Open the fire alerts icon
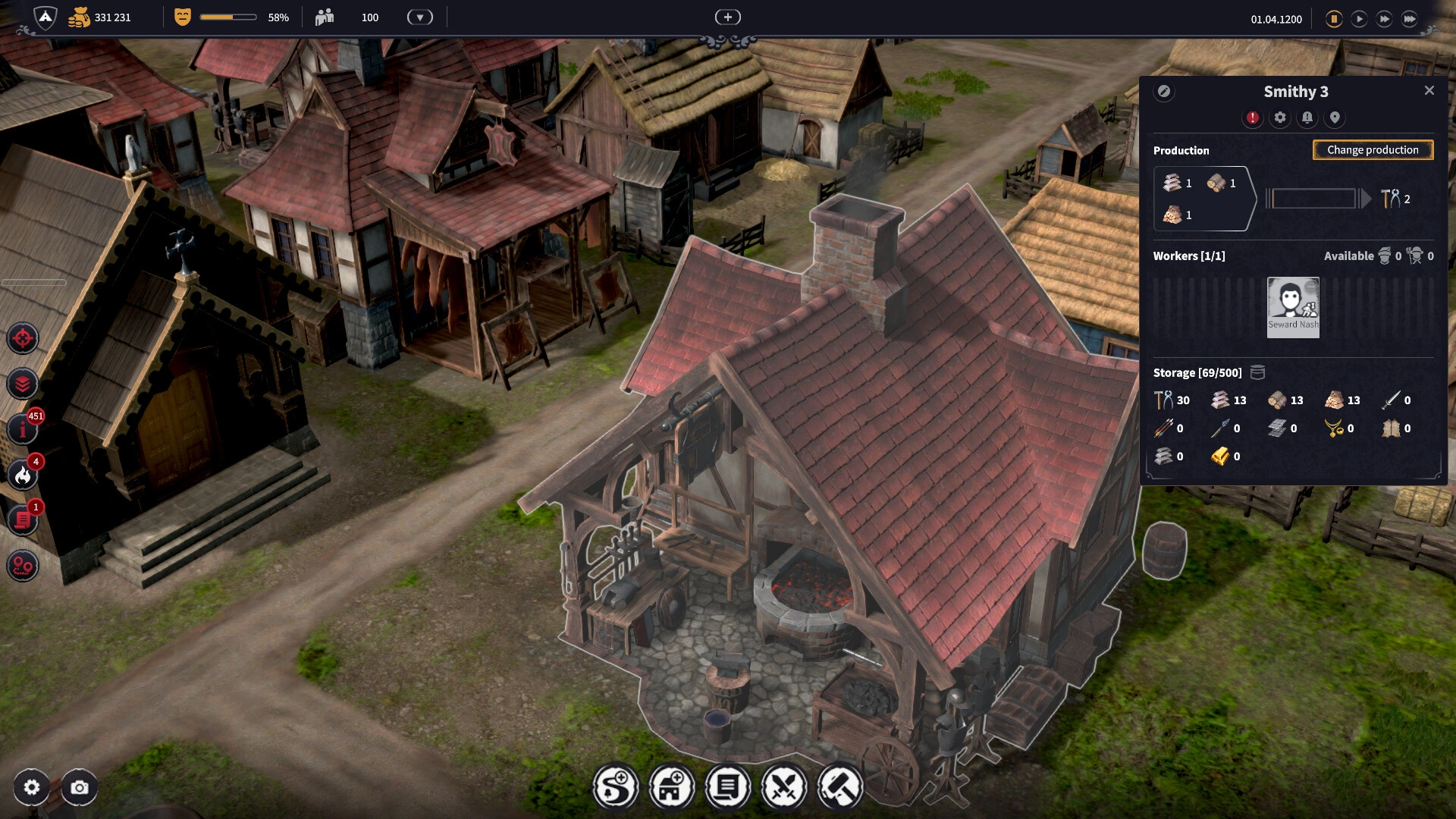The width and height of the screenshot is (1456, 819). point(23,475)
